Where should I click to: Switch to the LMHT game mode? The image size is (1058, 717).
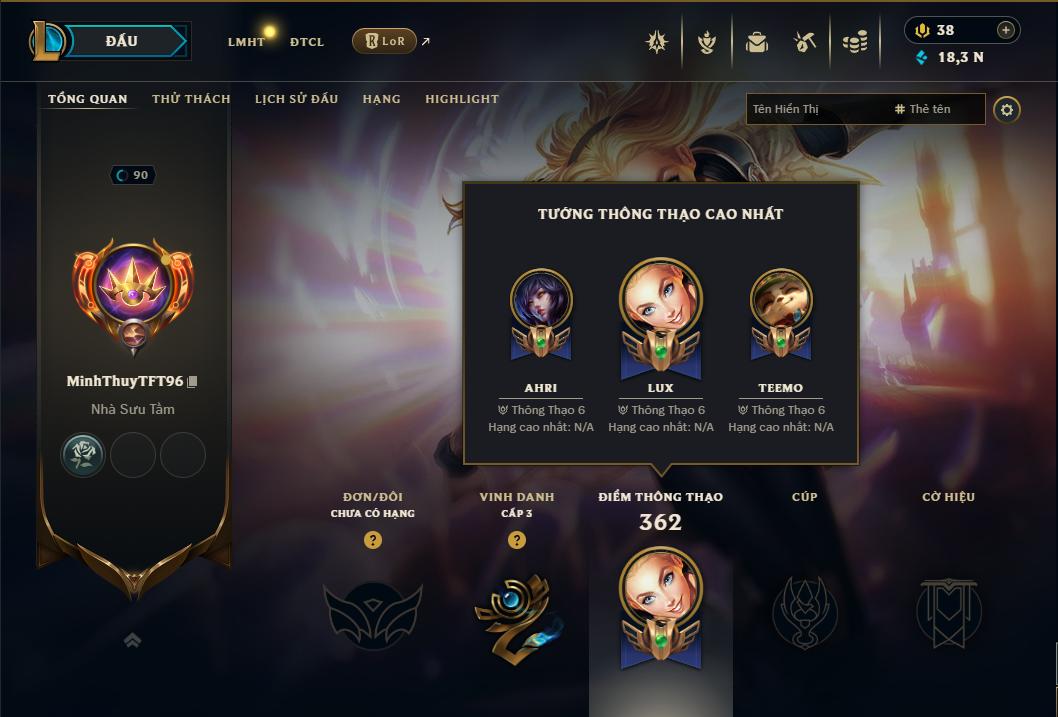[246, 42]
